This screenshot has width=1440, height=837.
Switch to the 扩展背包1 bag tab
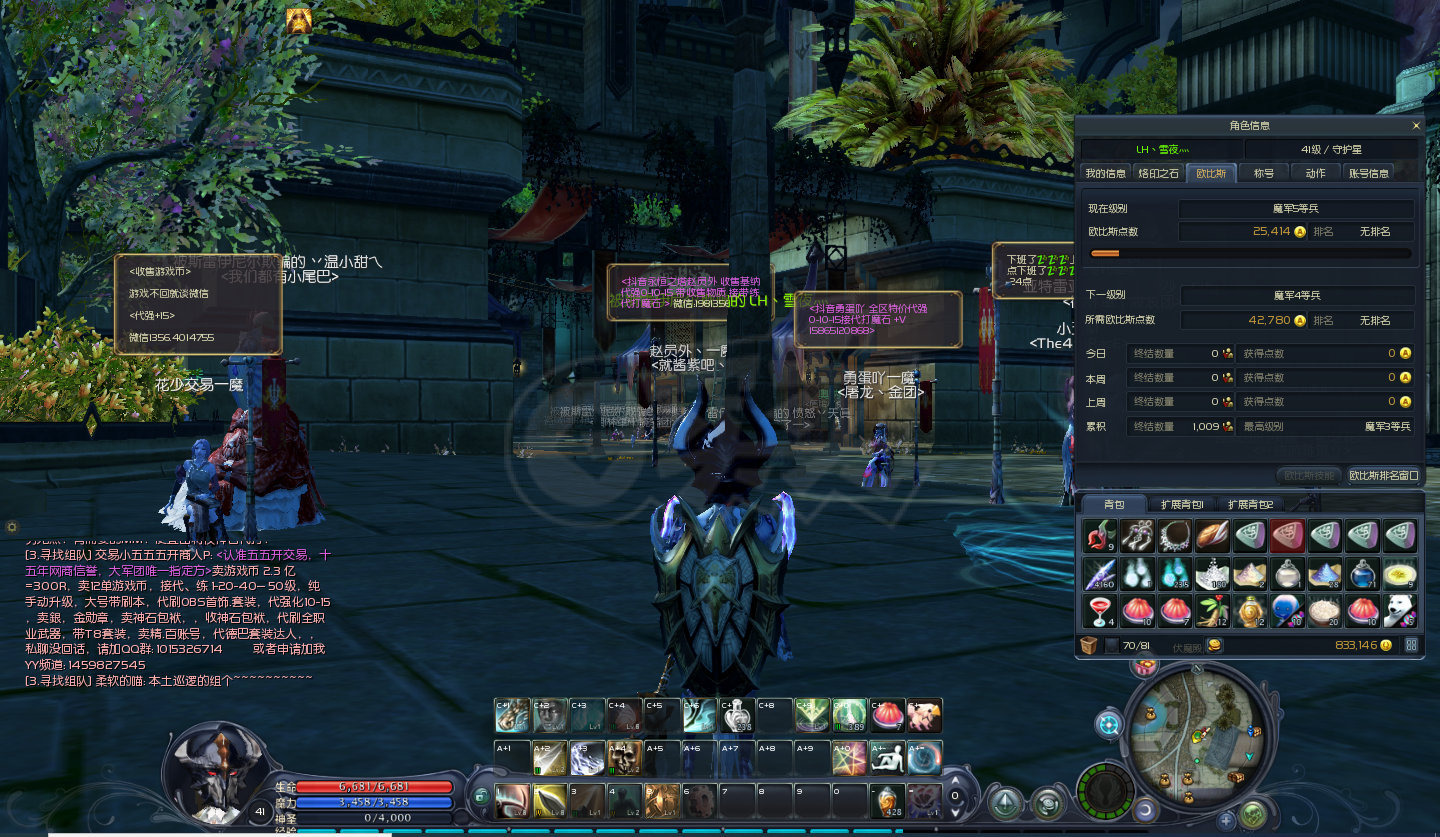1182,505
